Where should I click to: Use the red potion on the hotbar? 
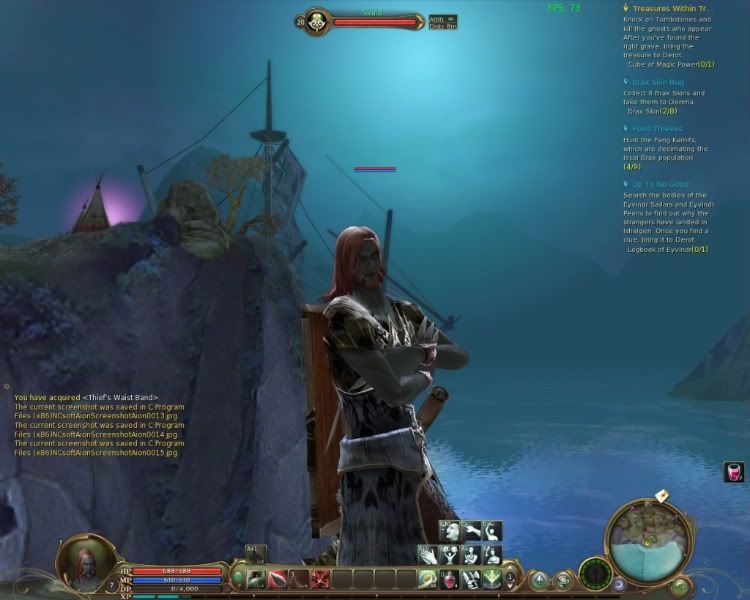[450, 578]
